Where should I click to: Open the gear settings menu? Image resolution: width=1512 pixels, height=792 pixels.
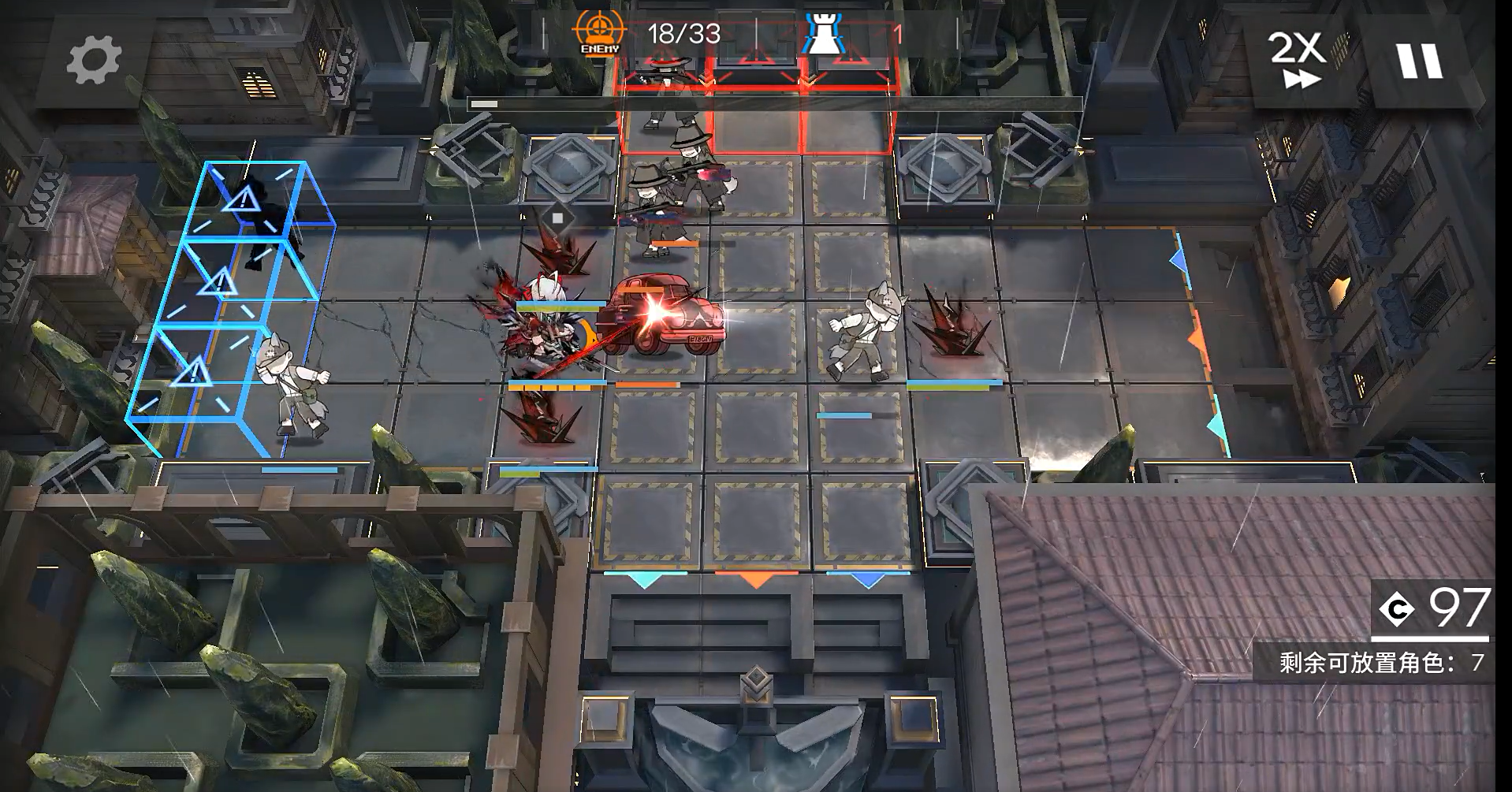[94, 60]
